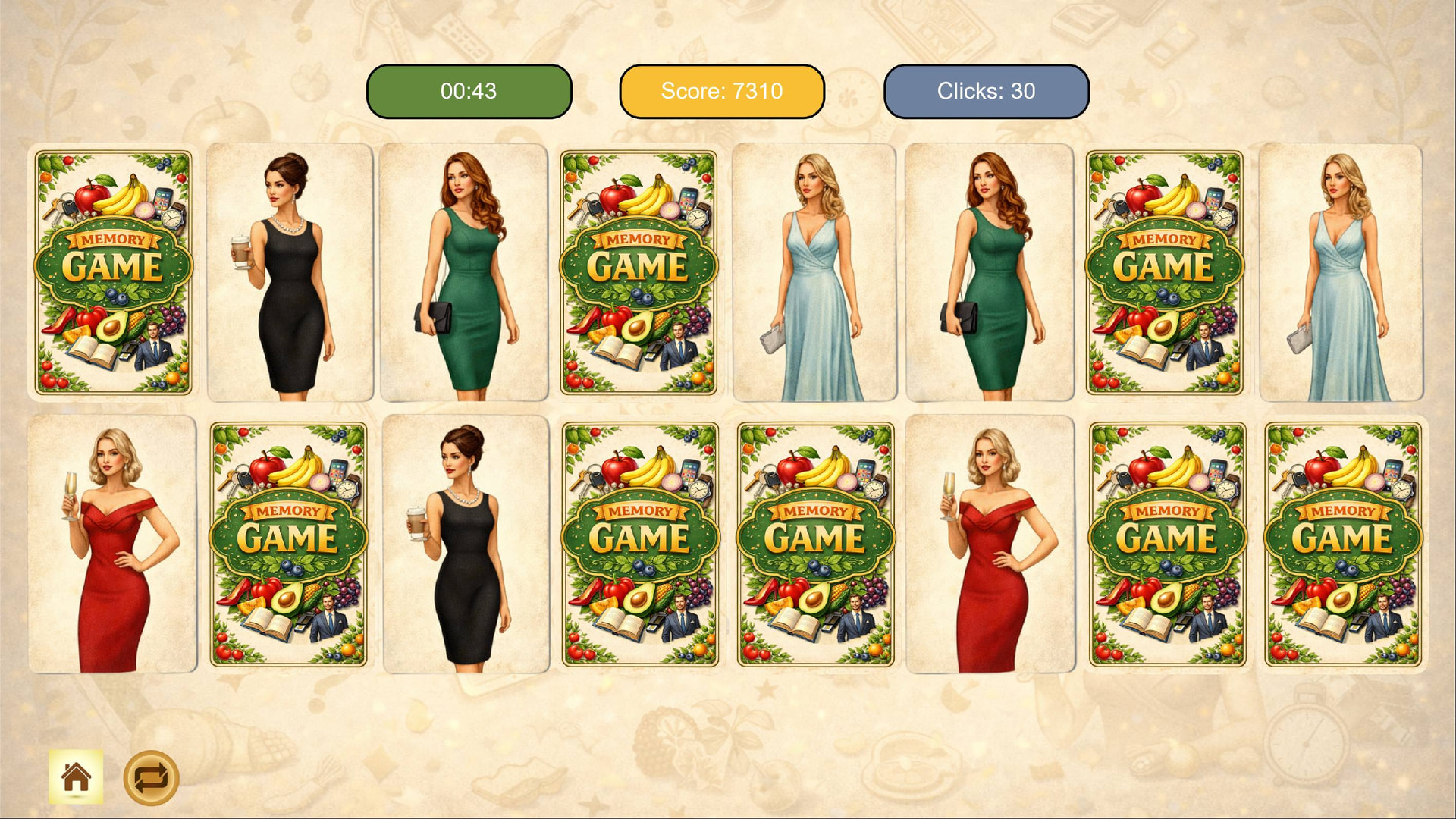The image size is (1456, 819).
Task: Go back to the home screen
Action: point(76,777)
